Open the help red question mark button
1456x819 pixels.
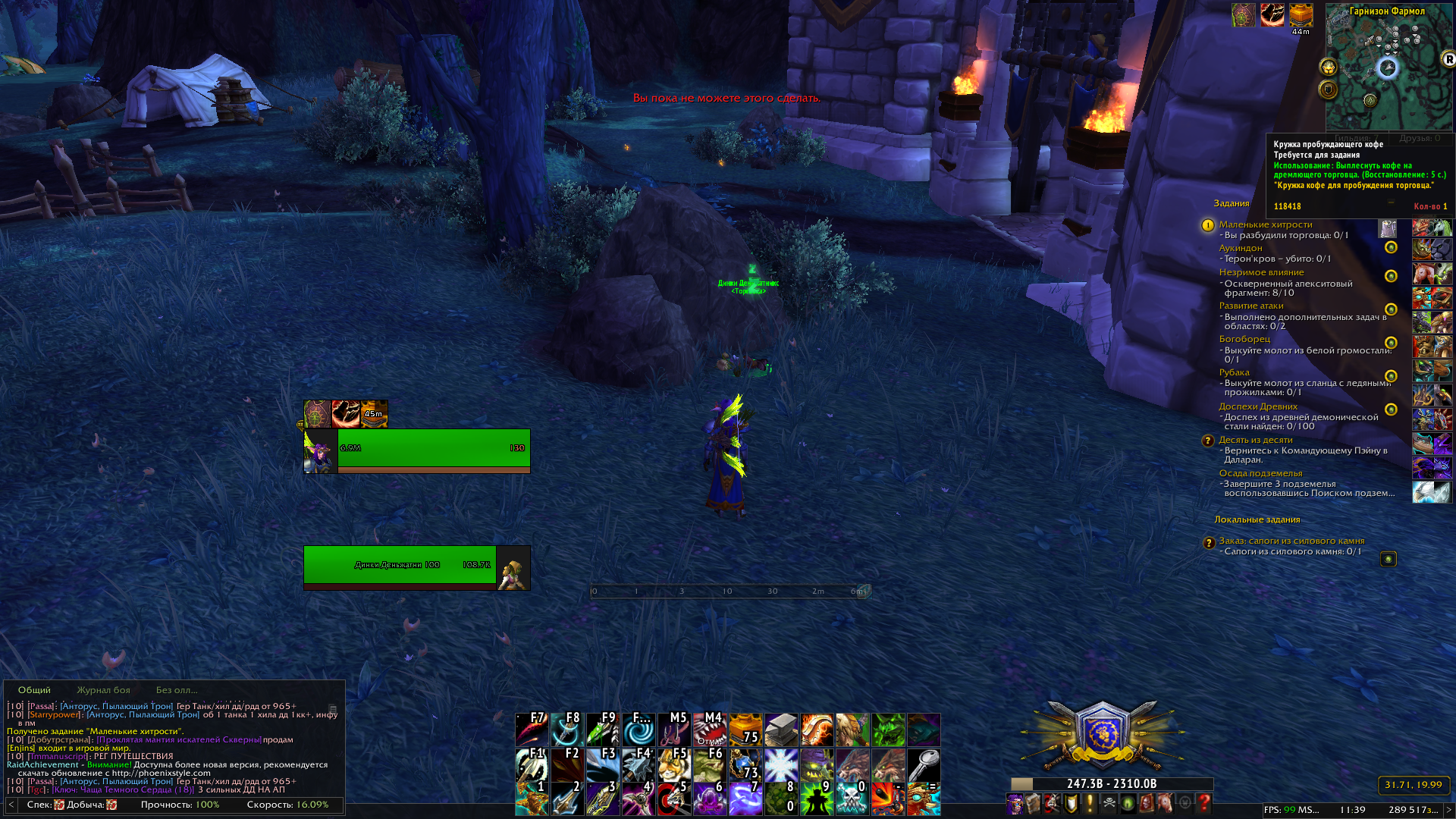pyautogui.click(x=1203, y=803)
